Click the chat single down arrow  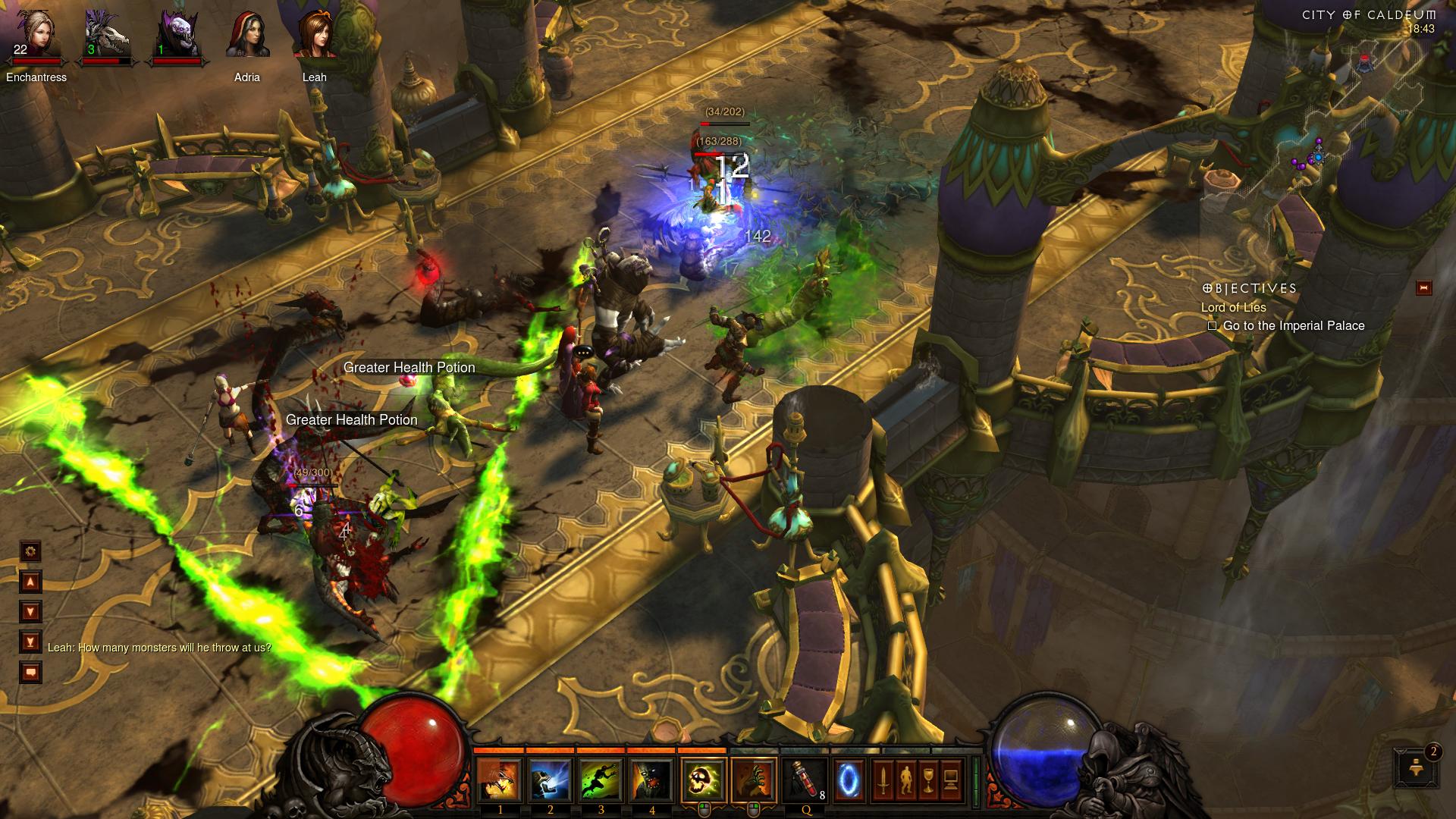[x=30, y=612]
